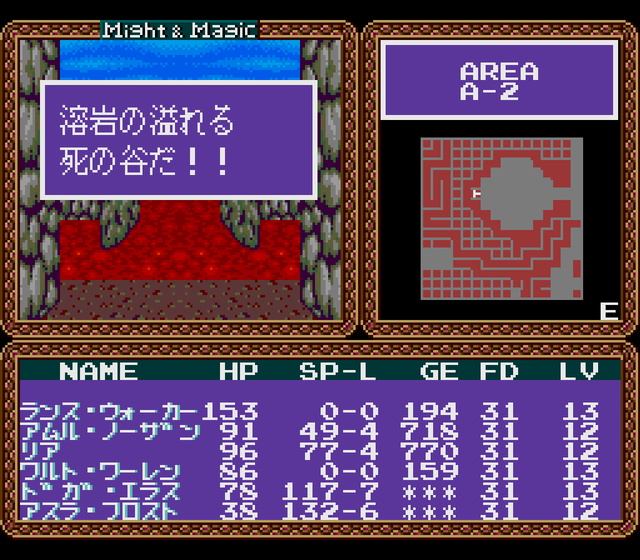Dismiss the lava valley message box
Image resolution: width=640 pixels, height=560 pixels.
click(x=179, y=141)
